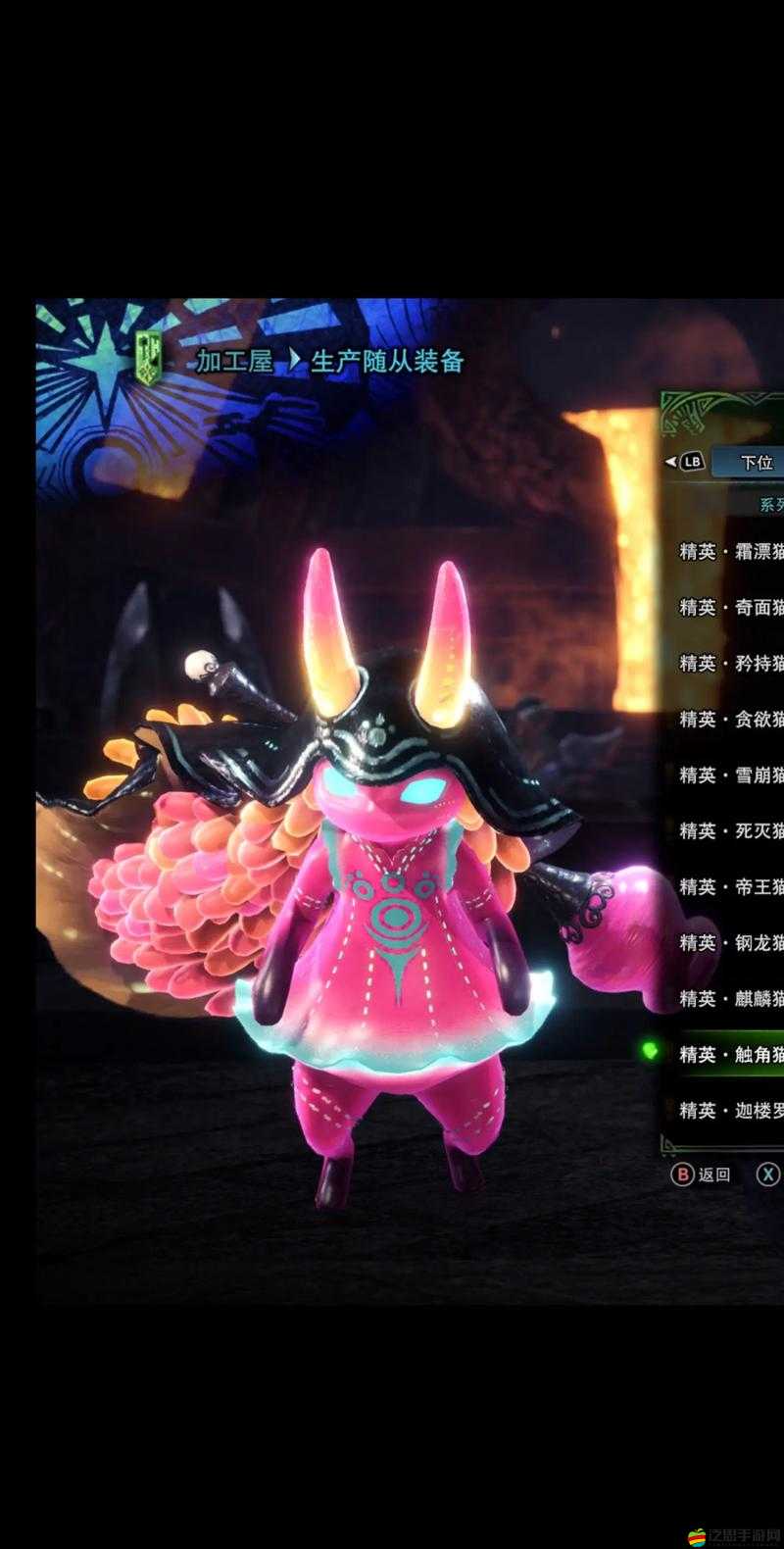The height and width of the screenshot is (1549, 784).
Task: Select the 精英·帝王猫 equipment series
Action: tap(731, 887)
